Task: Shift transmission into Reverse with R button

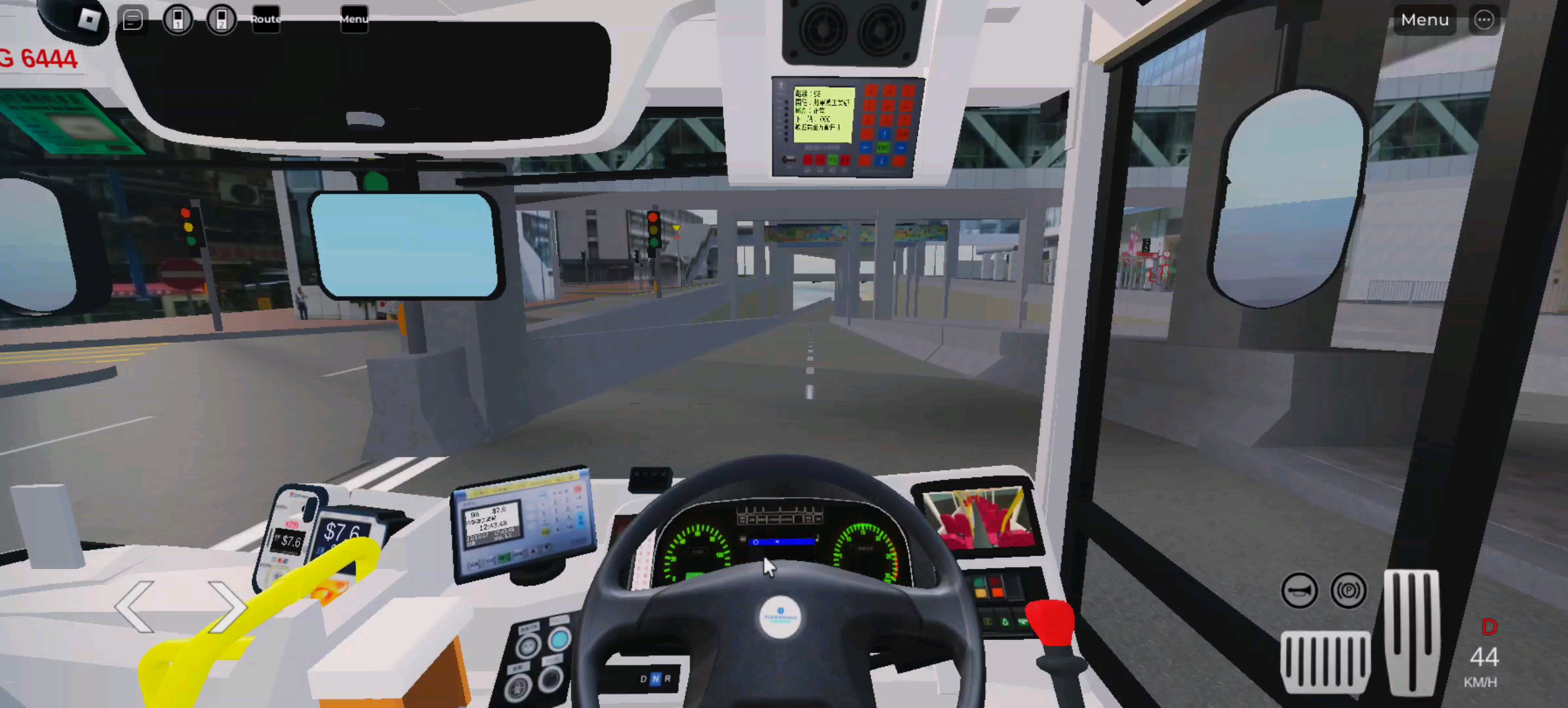Action: (x=668, y=680)
